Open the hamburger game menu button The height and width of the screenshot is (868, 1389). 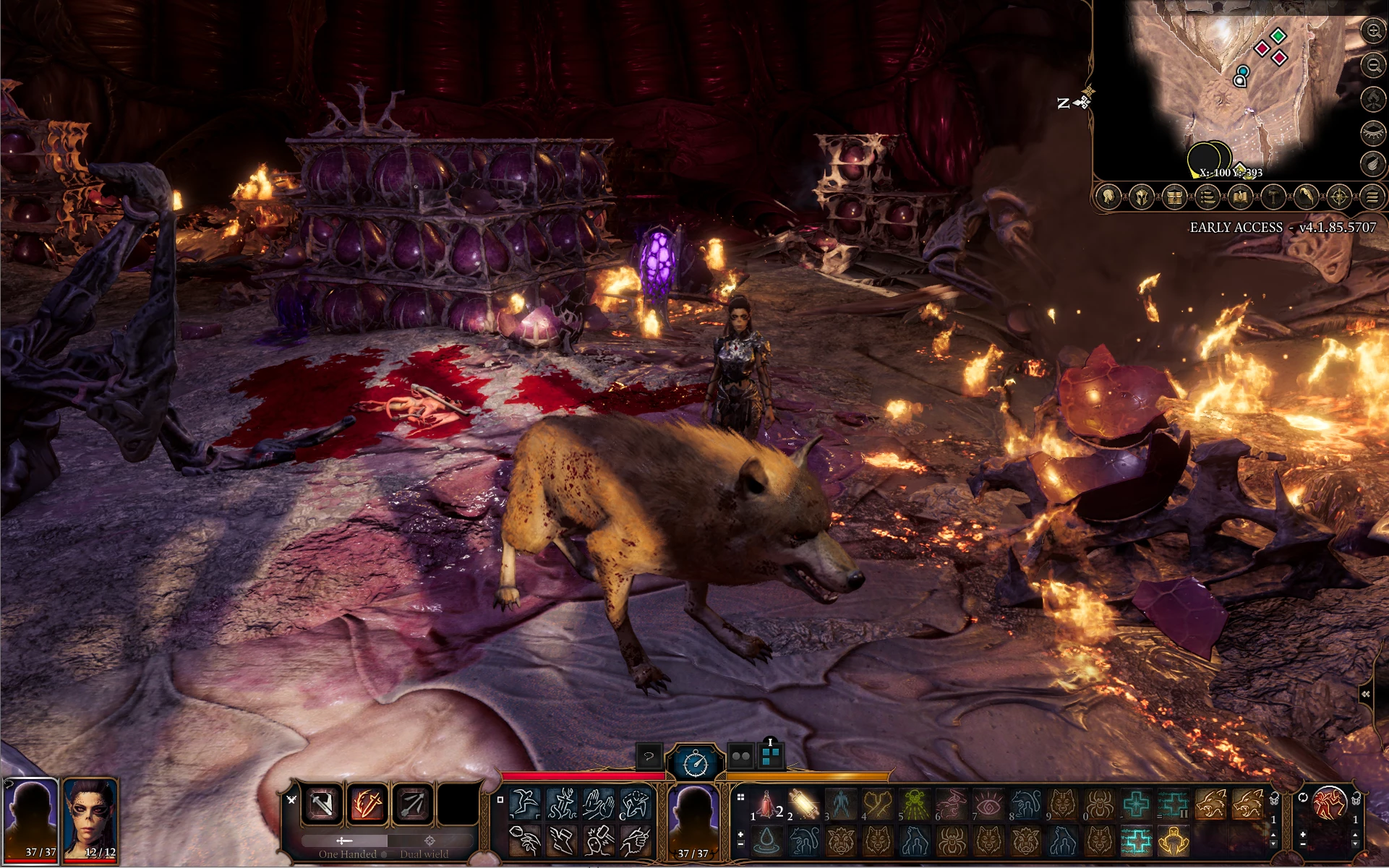[x=1372, y=197]
